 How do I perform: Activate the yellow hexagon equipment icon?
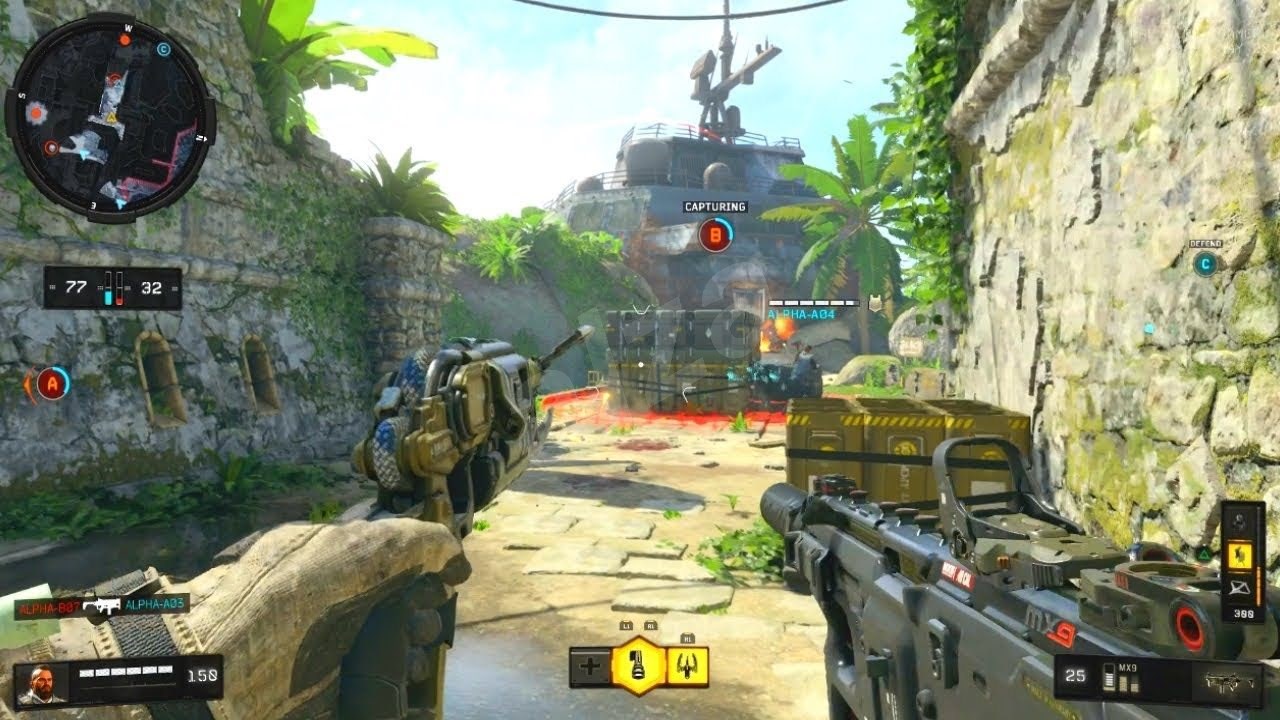click(638, 666)
